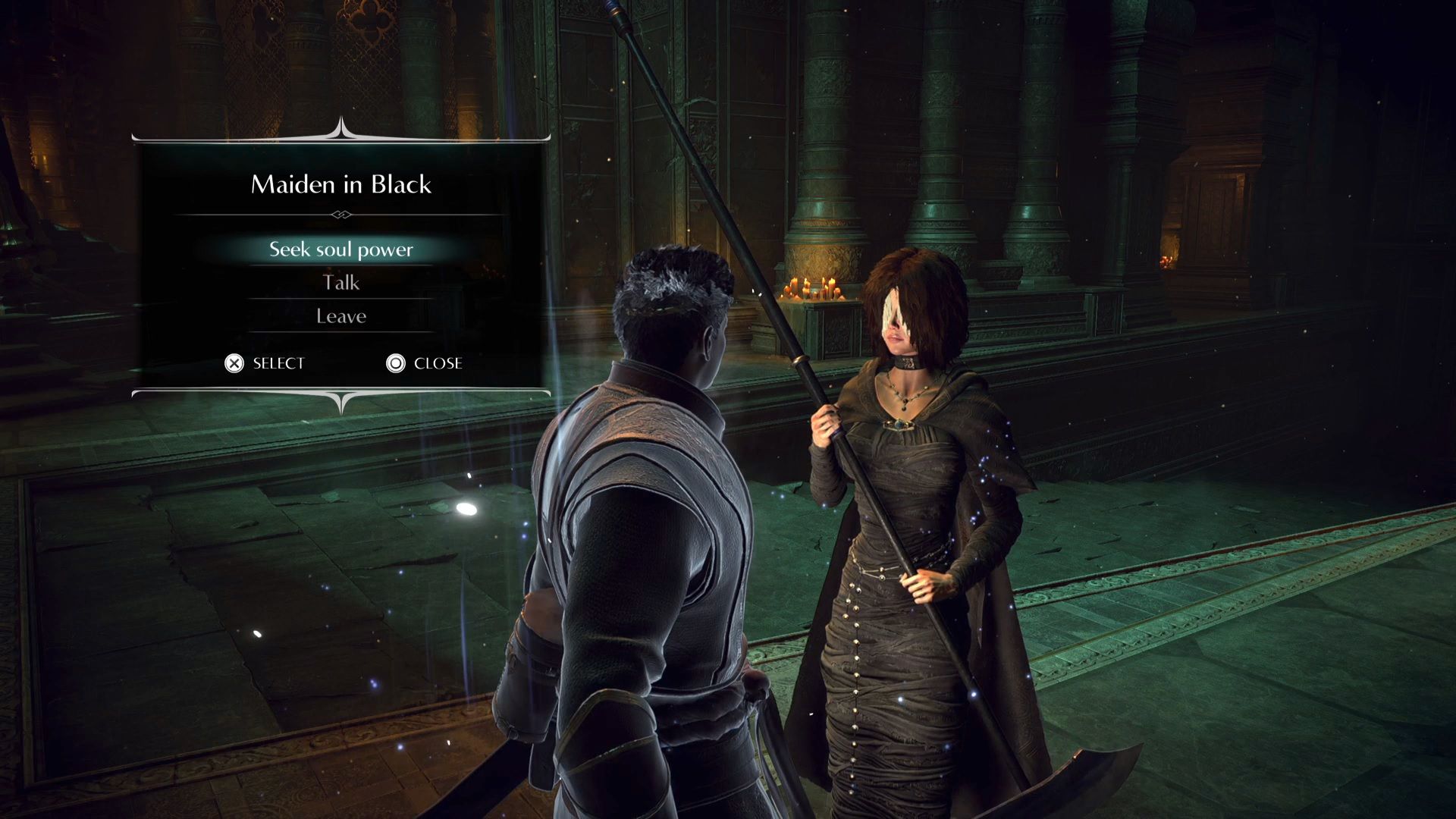Select the highlighted Seek soul power option
Viewport: 1456px width, 819px height.
[340, 249]
